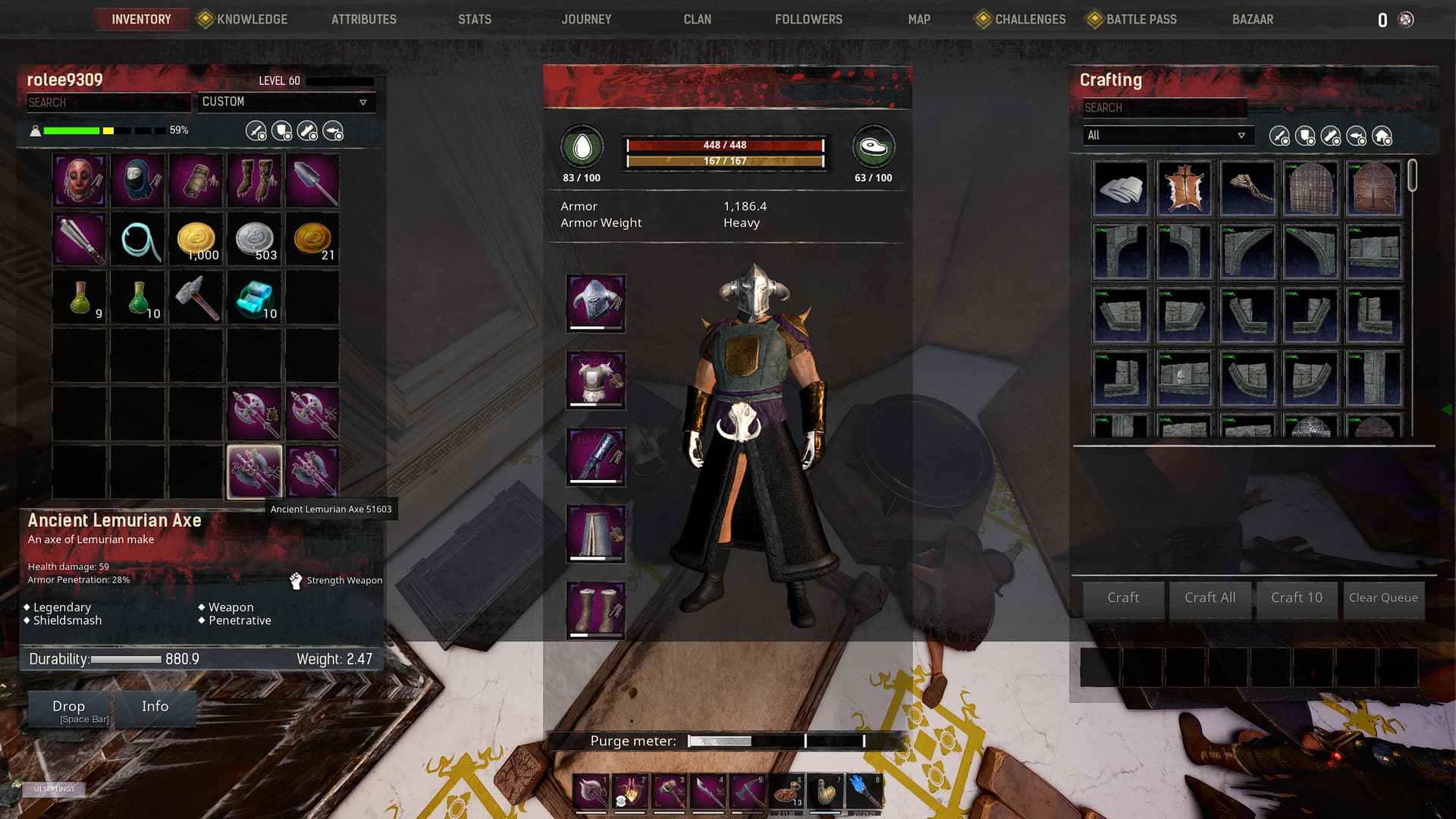Select the equipped horned helmet slot

[596, 303]
